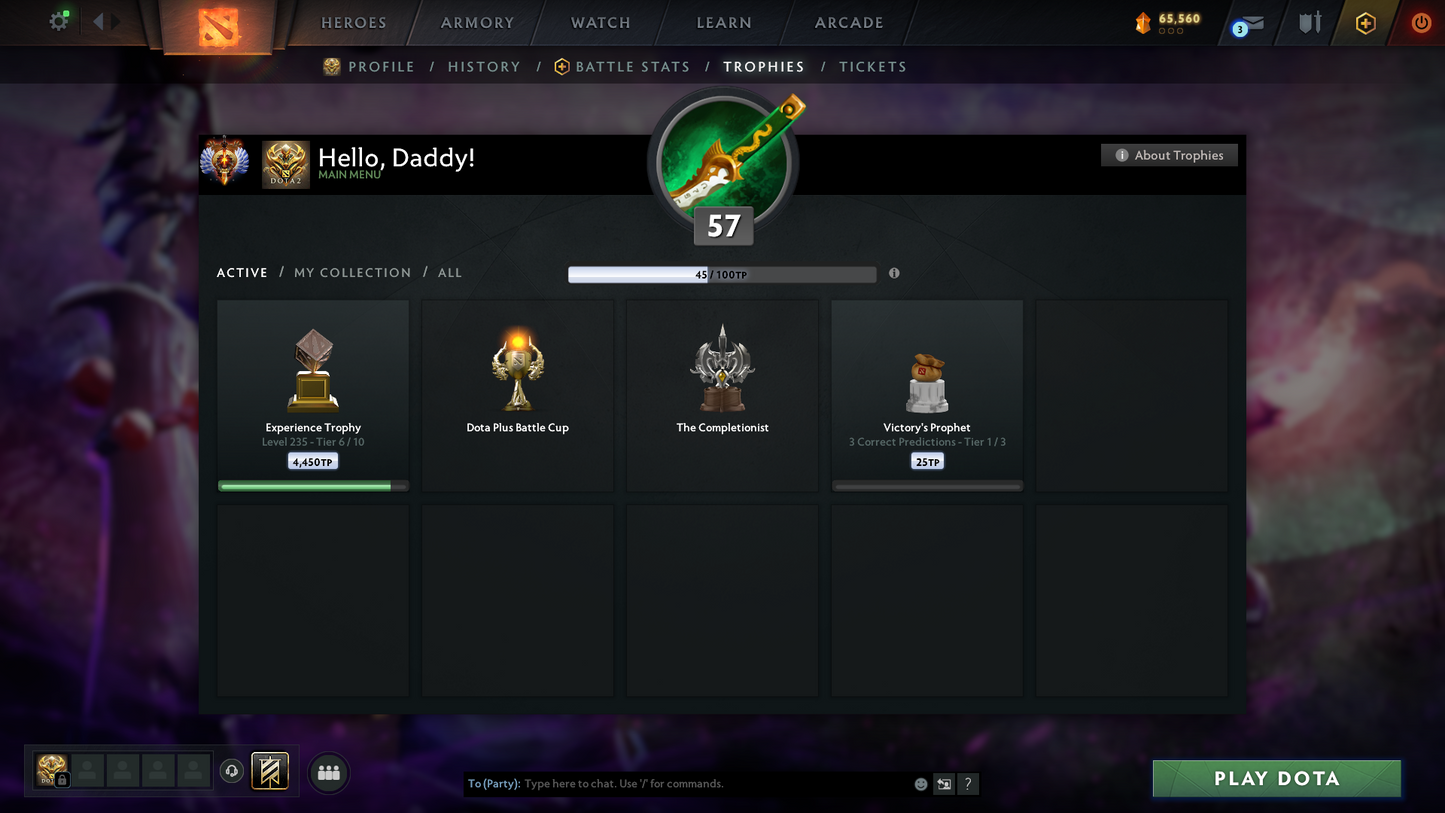Open the settings gear icon
The height and width of the screenshot is (813, 1445).
pyautogui.click(x=58, y=21)
